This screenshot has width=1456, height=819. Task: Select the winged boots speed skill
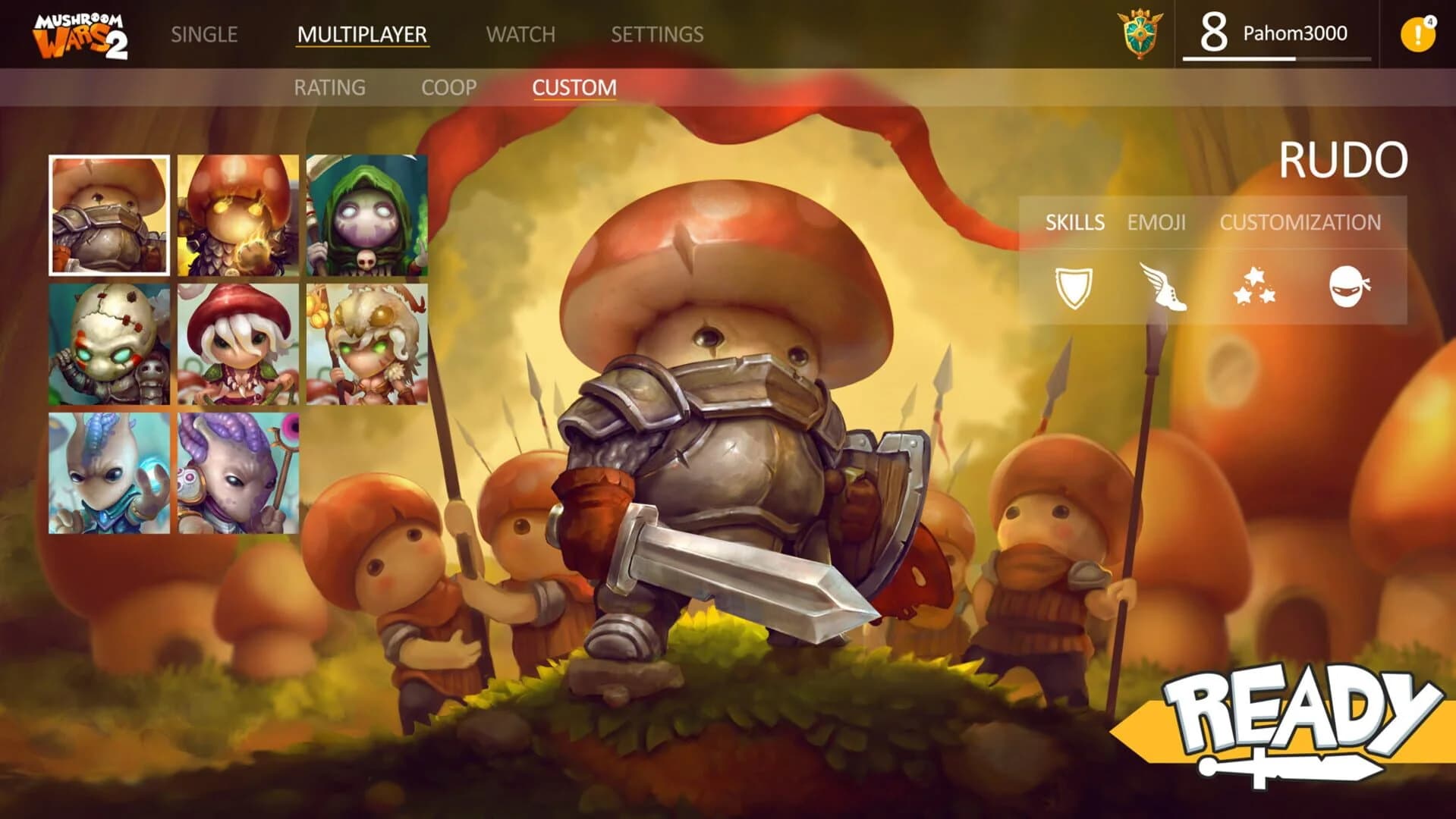(x=1163, y=288)
